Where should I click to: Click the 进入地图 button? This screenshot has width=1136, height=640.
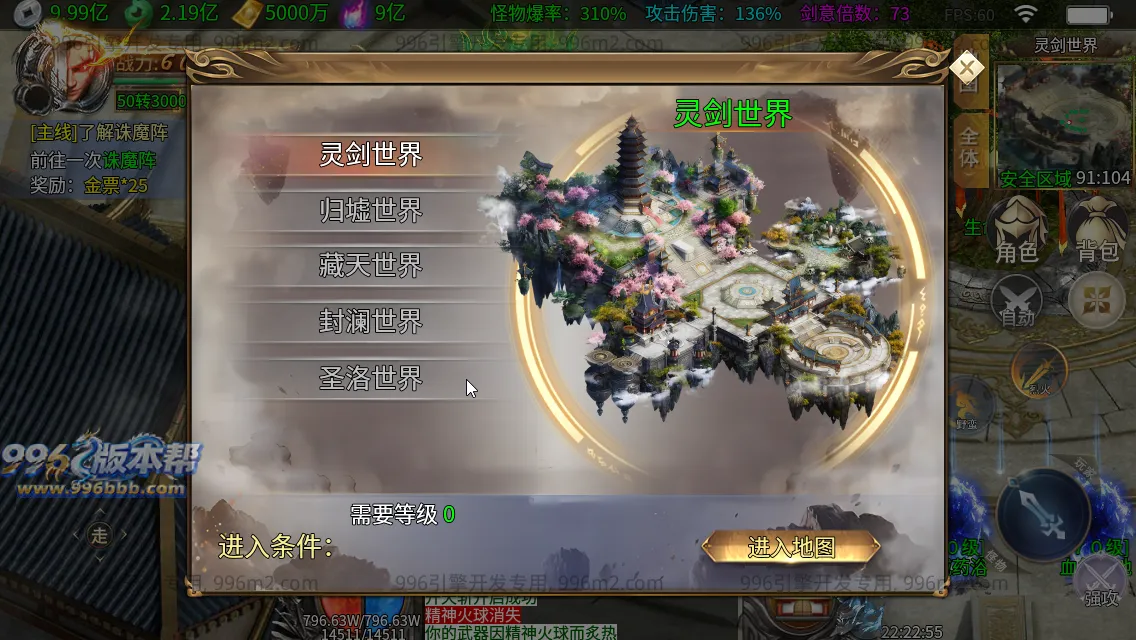pyautogui.click(x=791, y=548)
